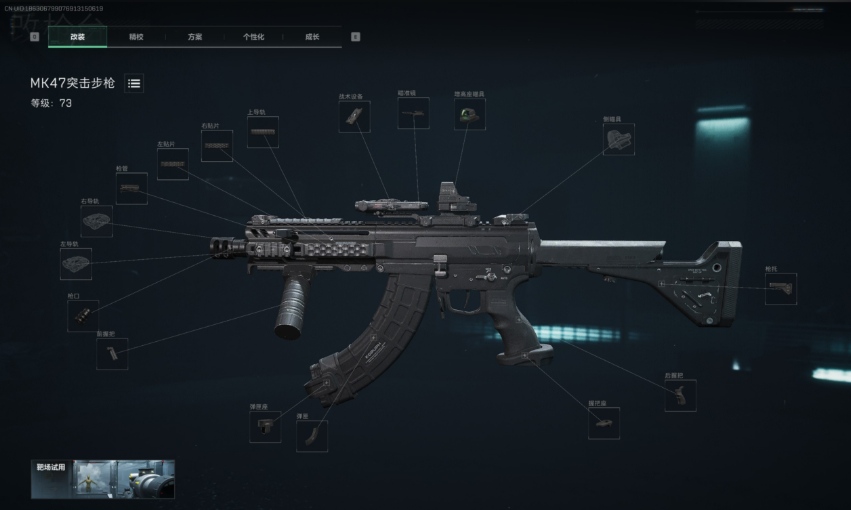This screenshot has width=851, height=510.
Task: Open the 方案 loadout plans tab
Action: (x=195, y=37)
